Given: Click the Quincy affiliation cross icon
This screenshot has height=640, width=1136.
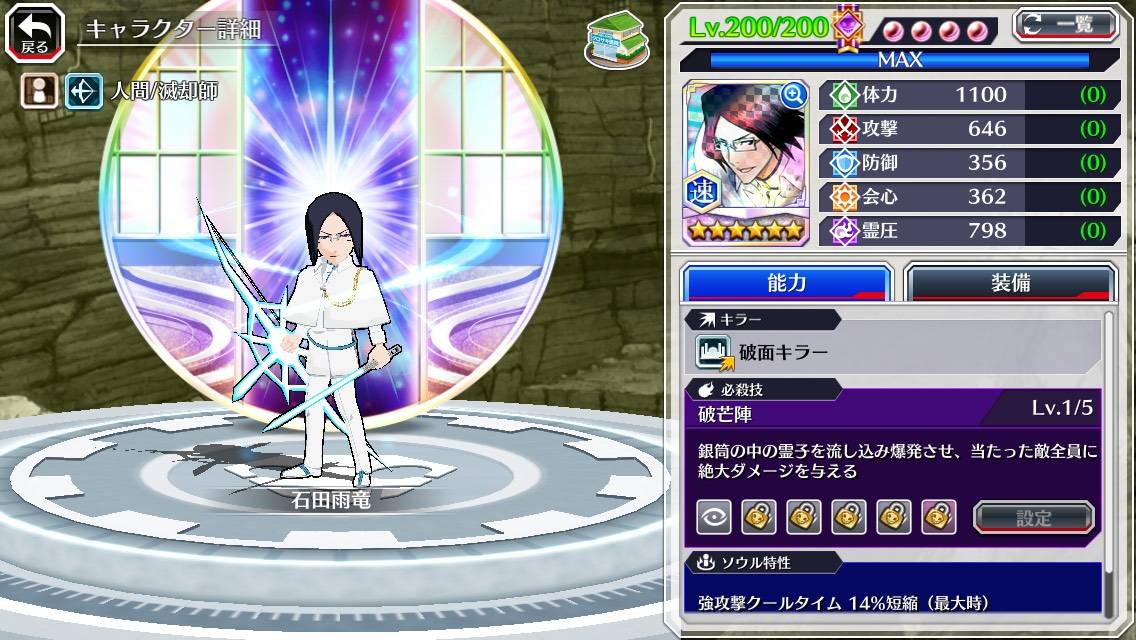Looking at the screenshot, I should (x=82, y=92).
